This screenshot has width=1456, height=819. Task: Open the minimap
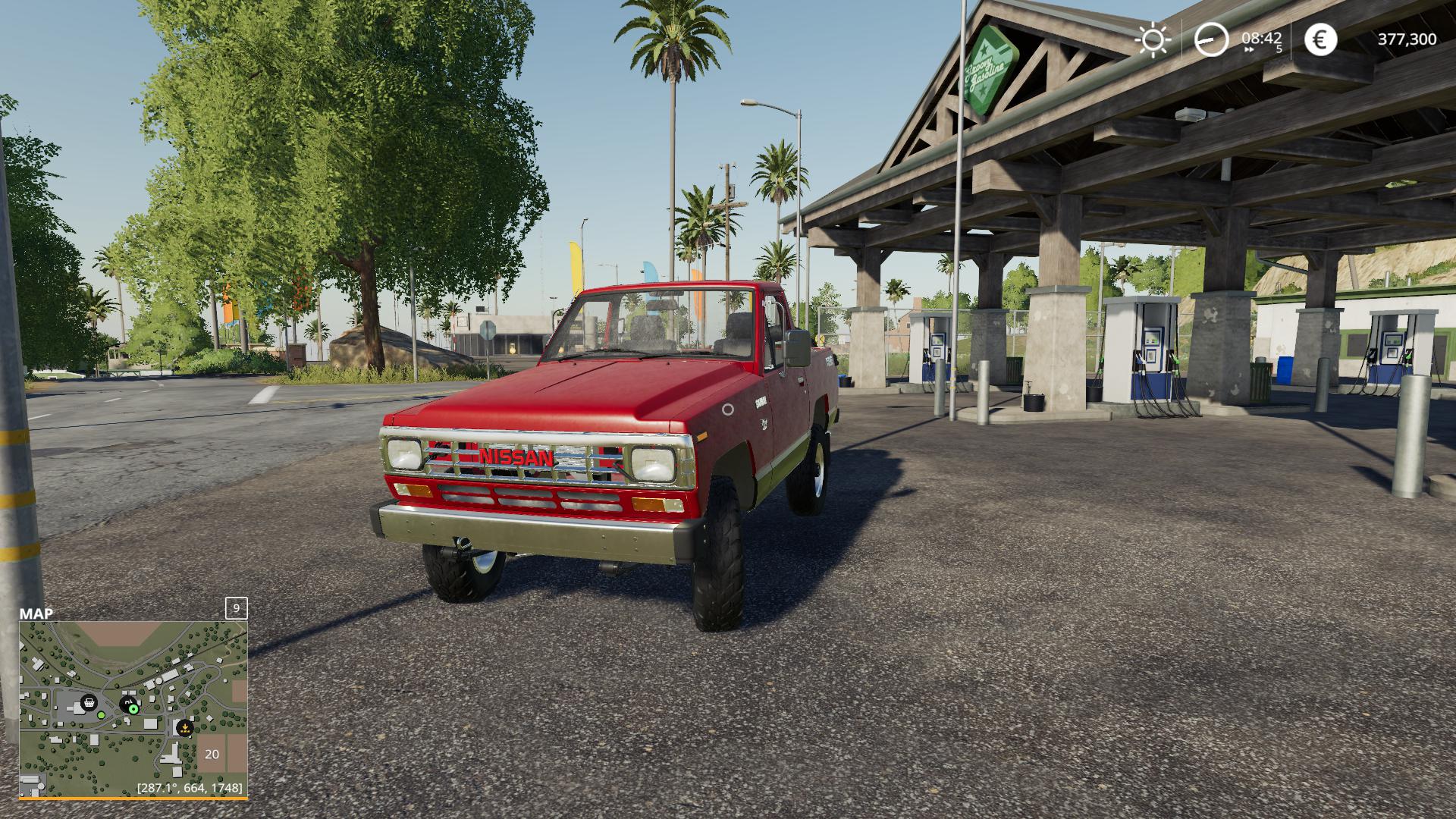pyautogui.click(x=133, y=708)
